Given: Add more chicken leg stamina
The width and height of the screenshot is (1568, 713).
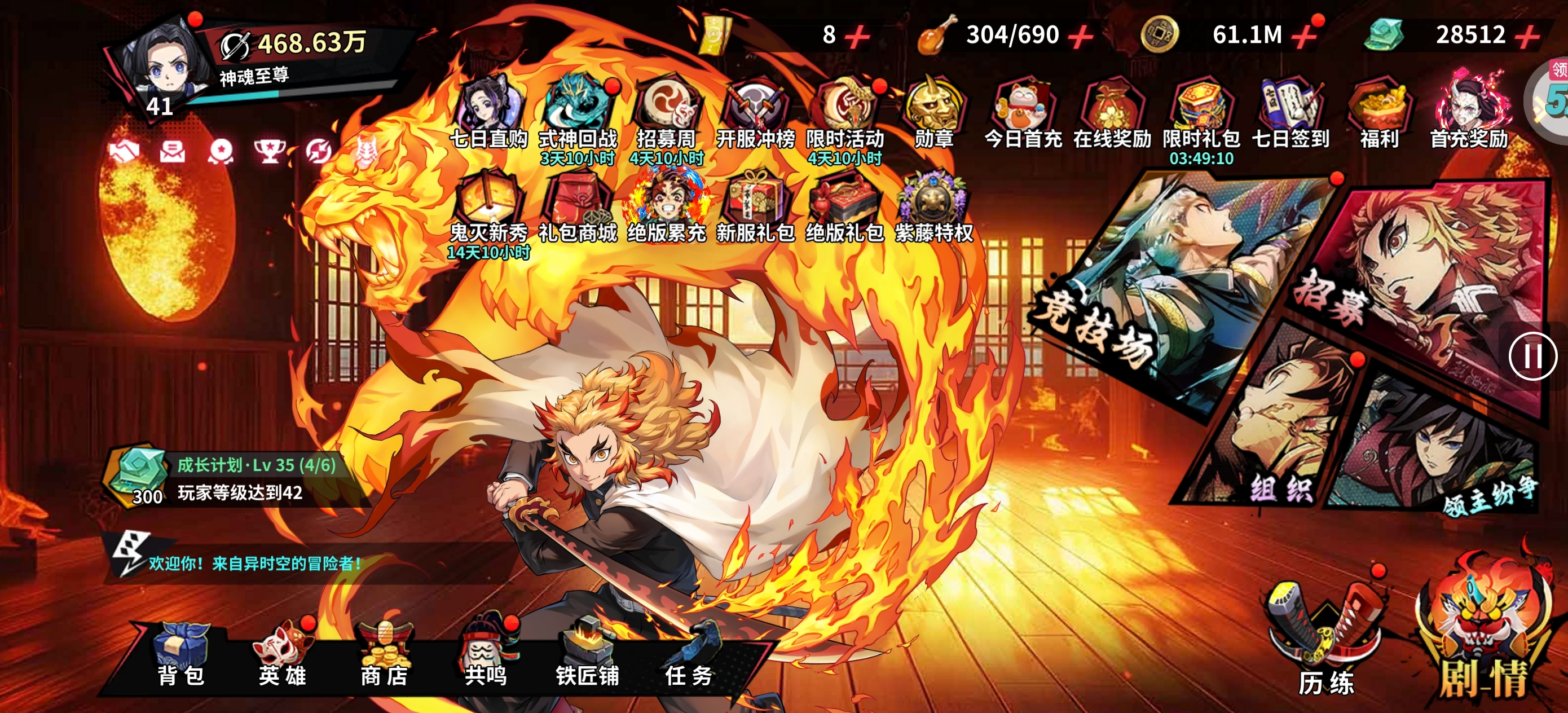Looking at the screenshot, I should point(1081,37).
